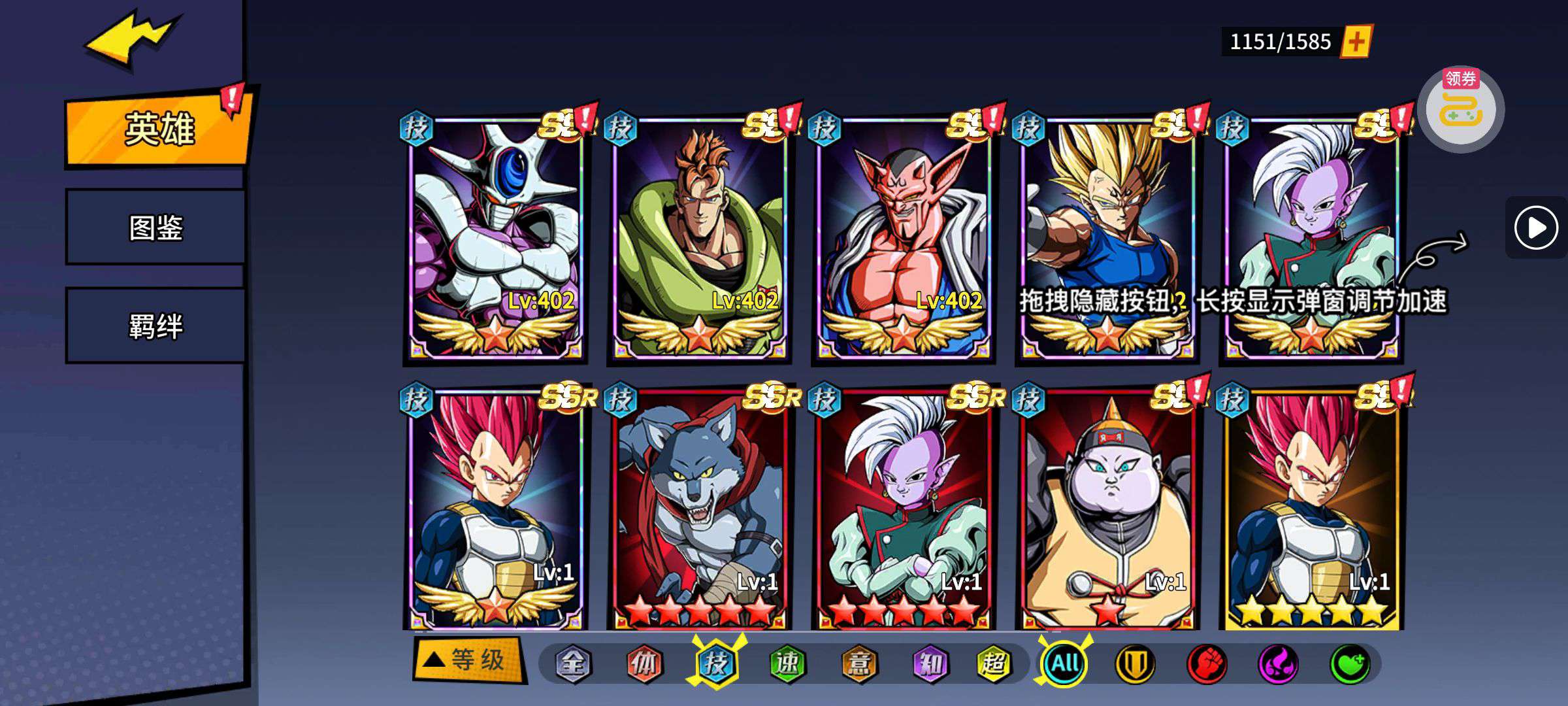Show only yellow 超 type heroes

[x=993, y=664]
